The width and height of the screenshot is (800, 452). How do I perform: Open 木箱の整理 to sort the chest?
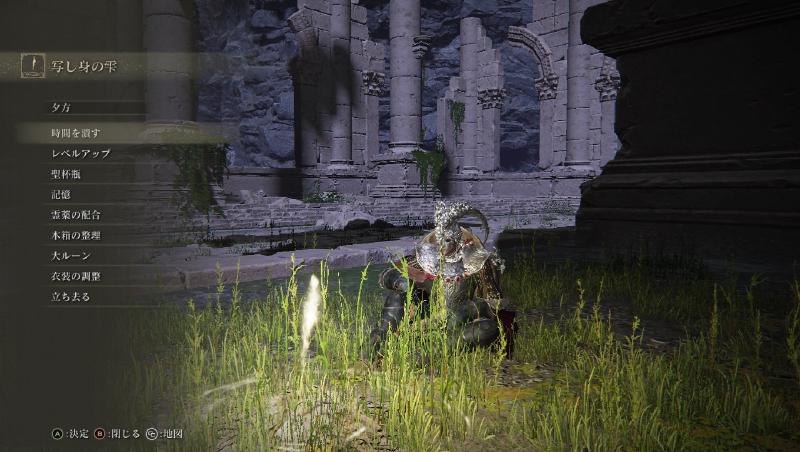(76, 236)
